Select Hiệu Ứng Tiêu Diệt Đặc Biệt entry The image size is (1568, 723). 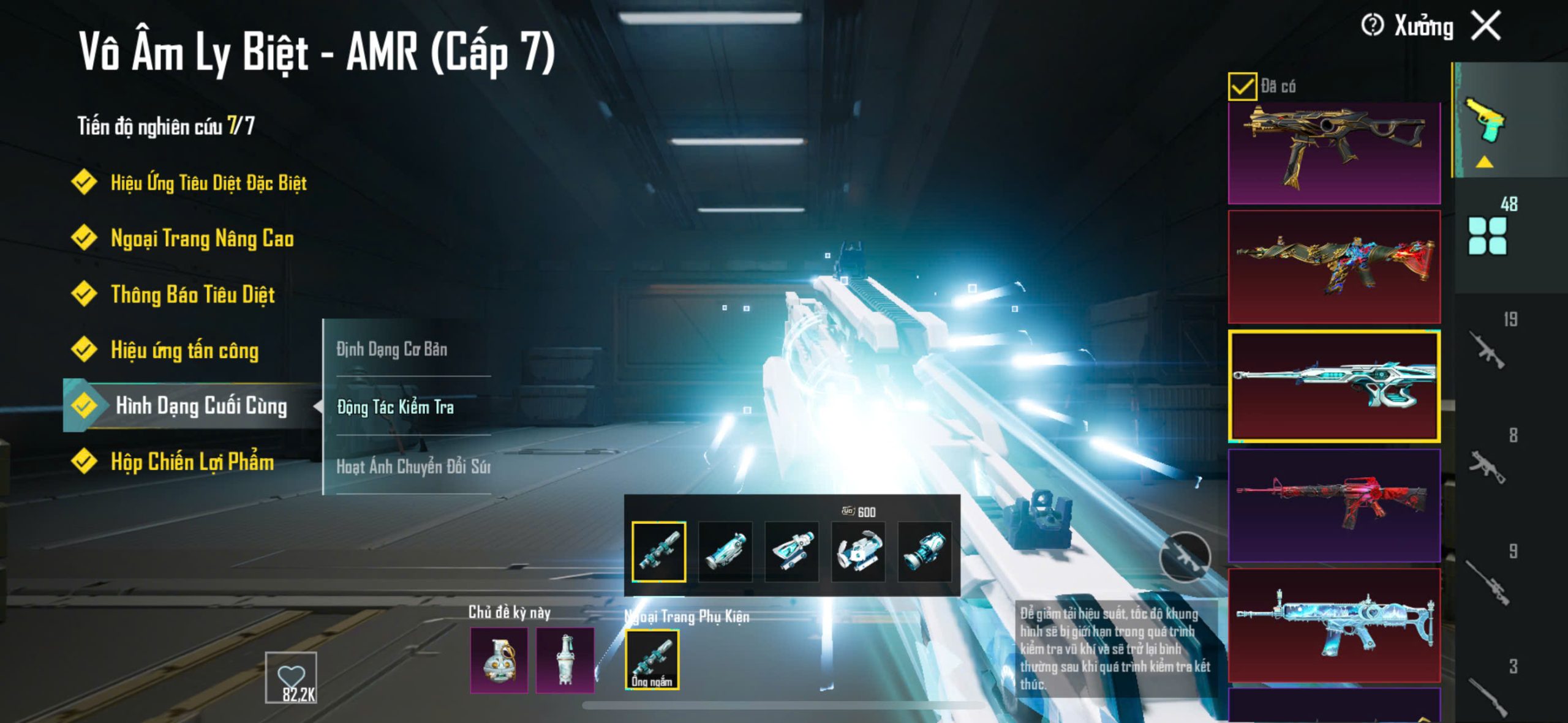(x=208, y=182)
